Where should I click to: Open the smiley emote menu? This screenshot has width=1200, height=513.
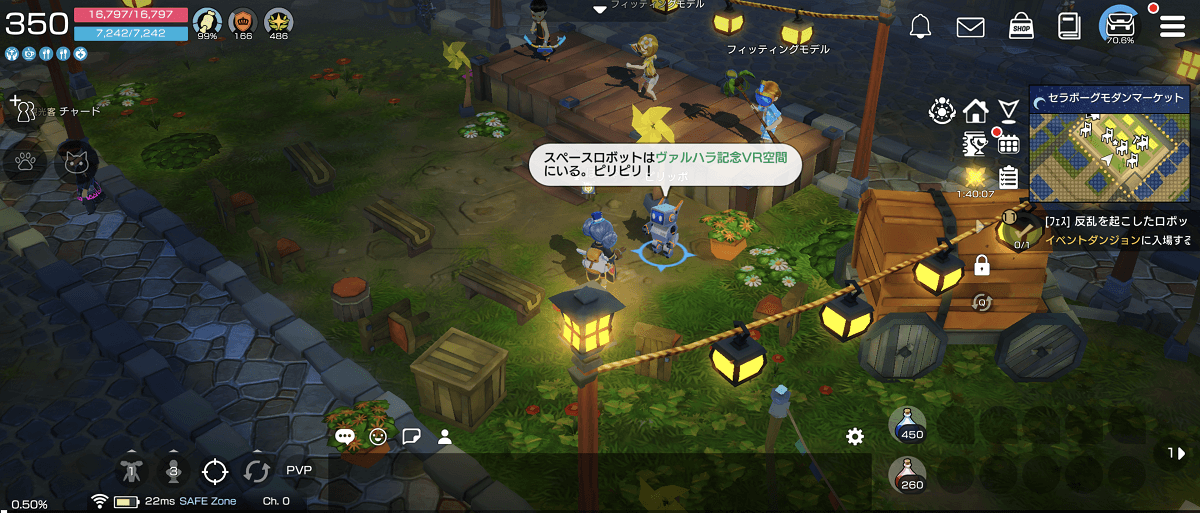[378, 436]
